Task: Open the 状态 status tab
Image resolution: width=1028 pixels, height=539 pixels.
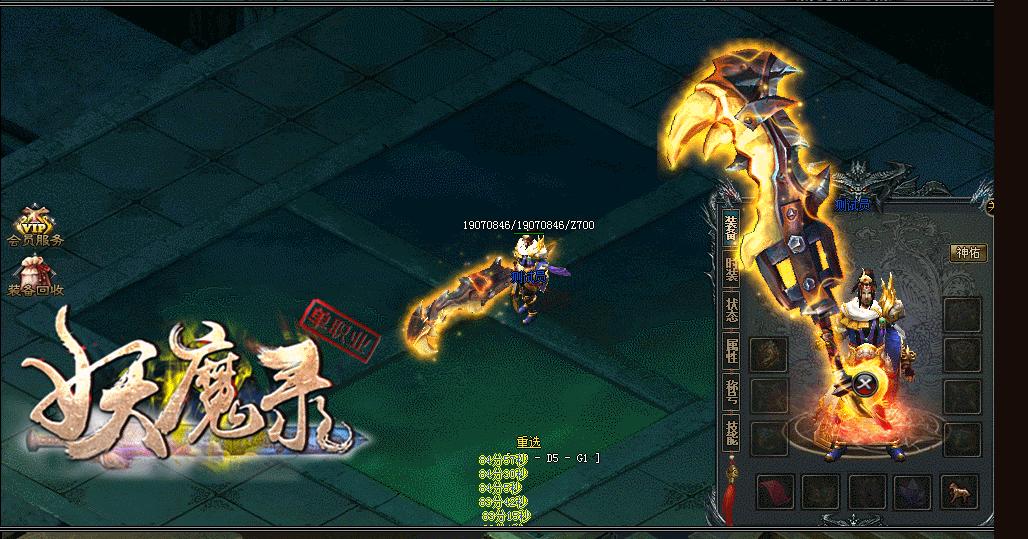Action: click(732, 310)
